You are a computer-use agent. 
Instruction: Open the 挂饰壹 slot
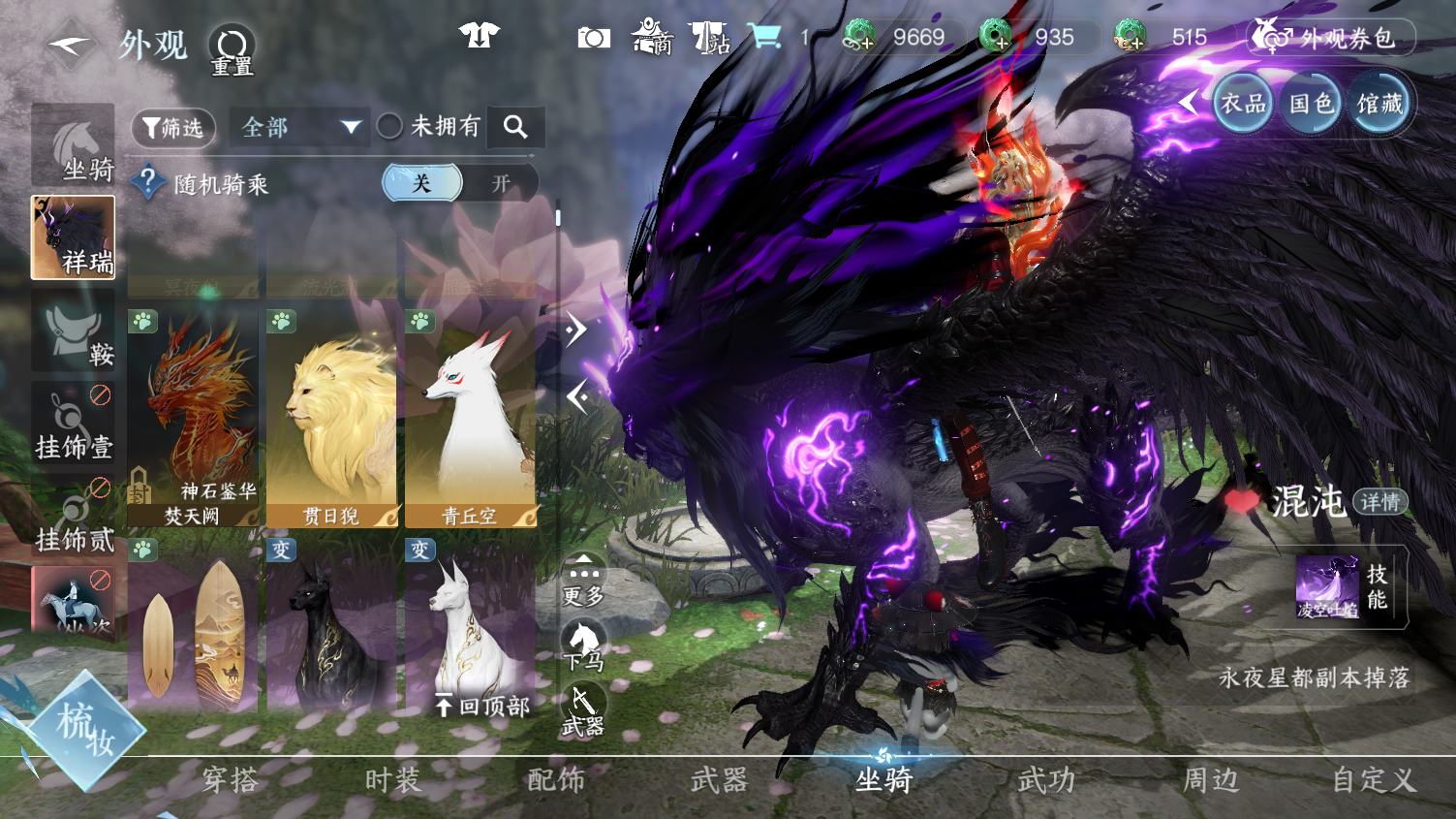pyautogui.click(x=73, y=424)
